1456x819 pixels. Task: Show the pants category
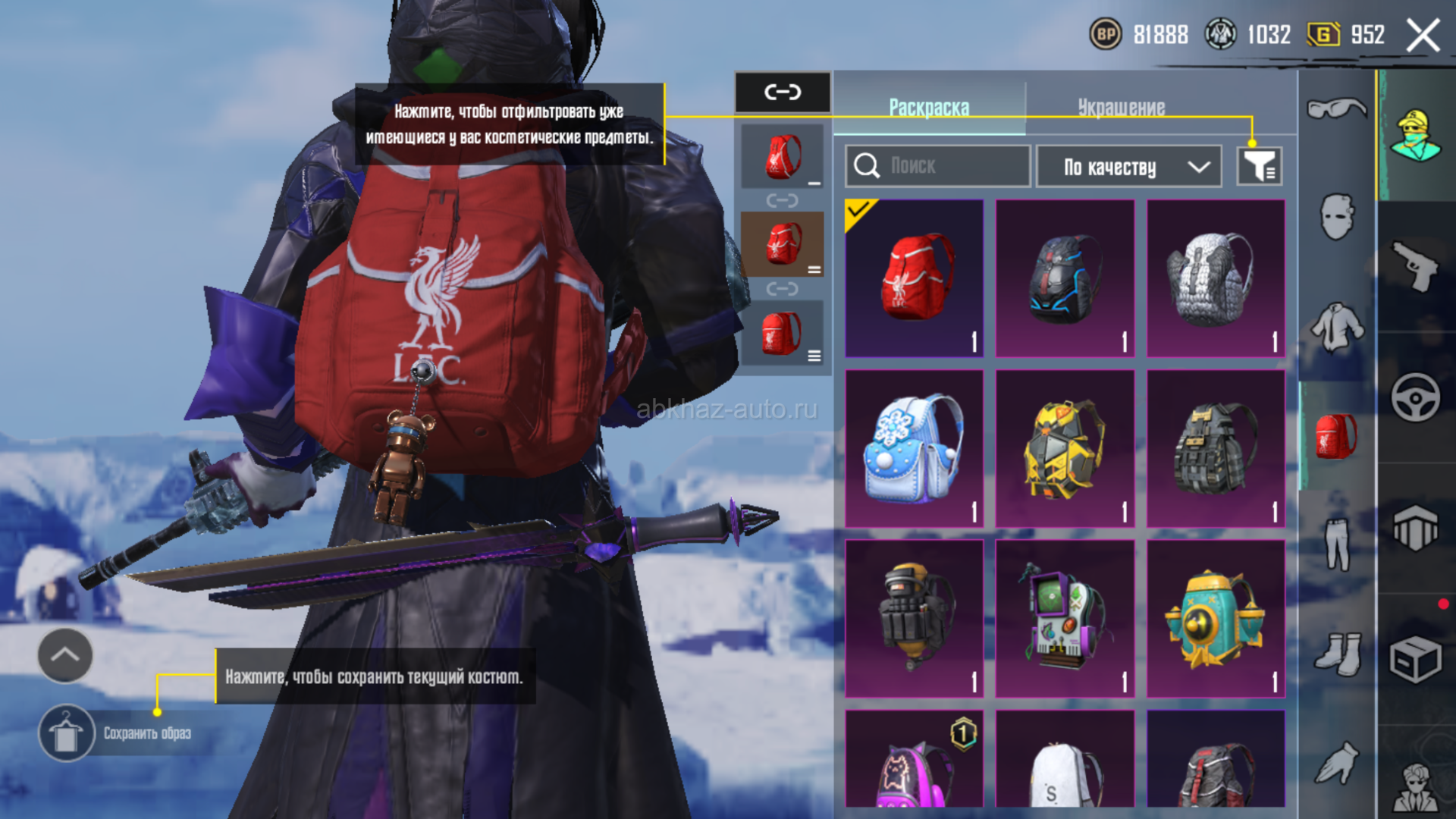tap(1337, 543)
